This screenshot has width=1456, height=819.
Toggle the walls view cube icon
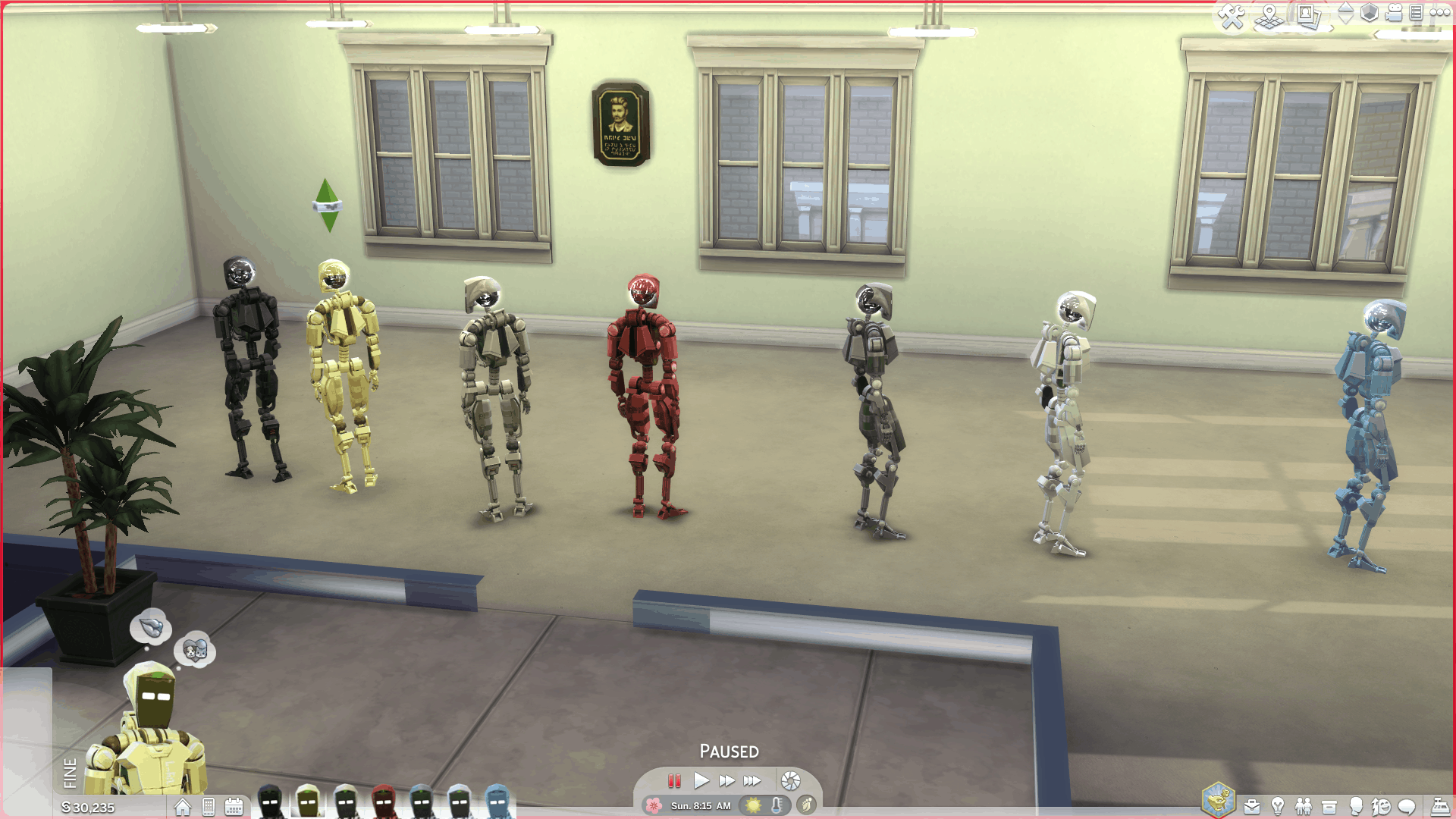(1369, 13)
